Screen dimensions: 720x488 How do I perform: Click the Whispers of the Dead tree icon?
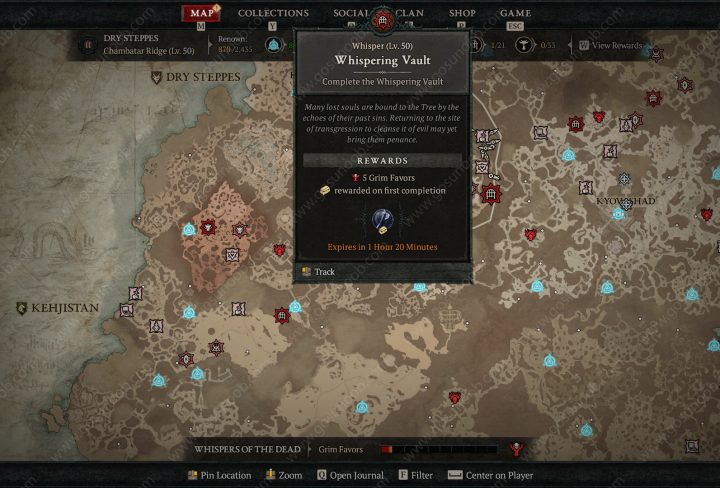point(517,449)
